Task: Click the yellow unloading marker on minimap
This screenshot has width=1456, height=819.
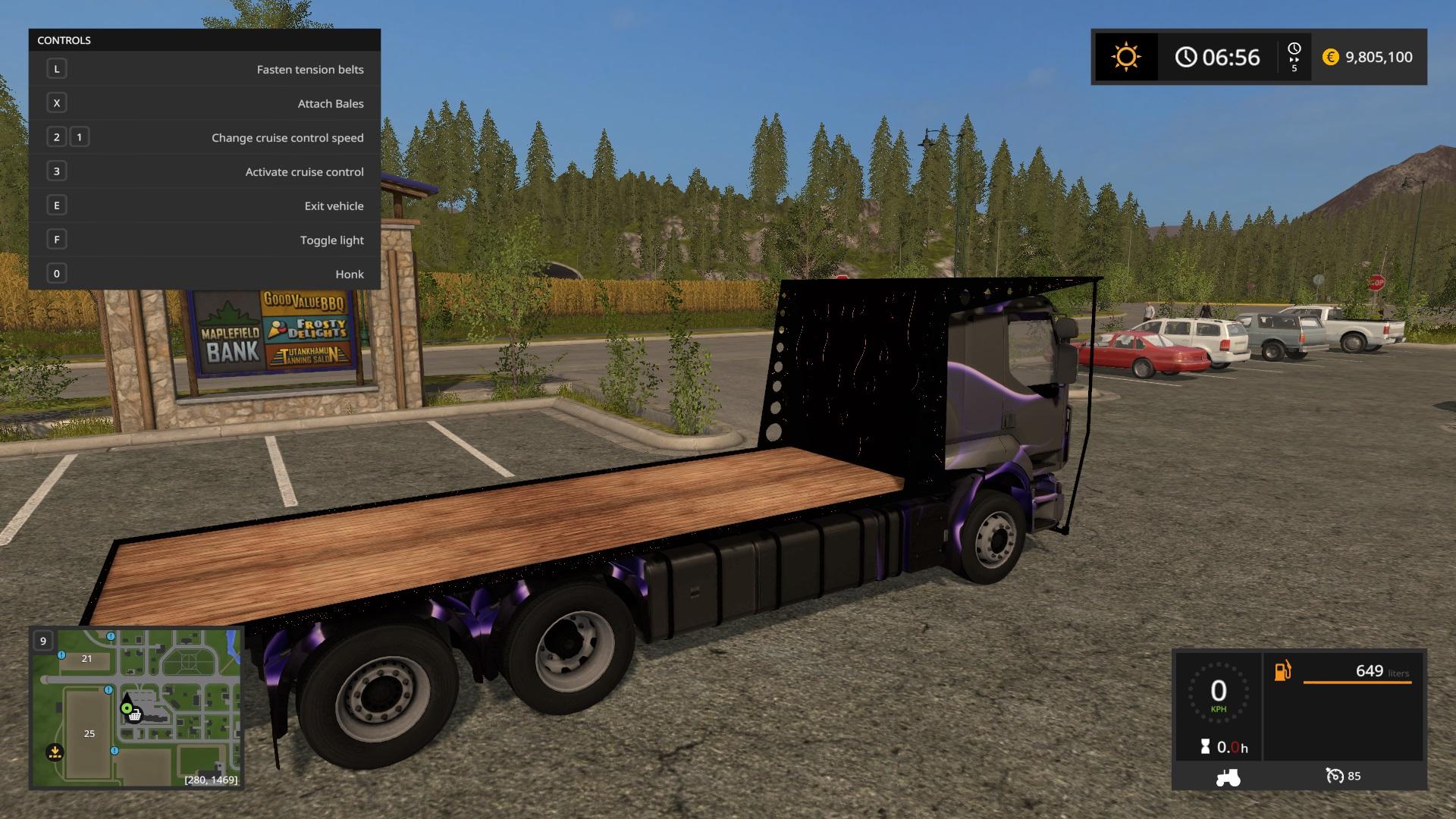Action: (54, 752)
